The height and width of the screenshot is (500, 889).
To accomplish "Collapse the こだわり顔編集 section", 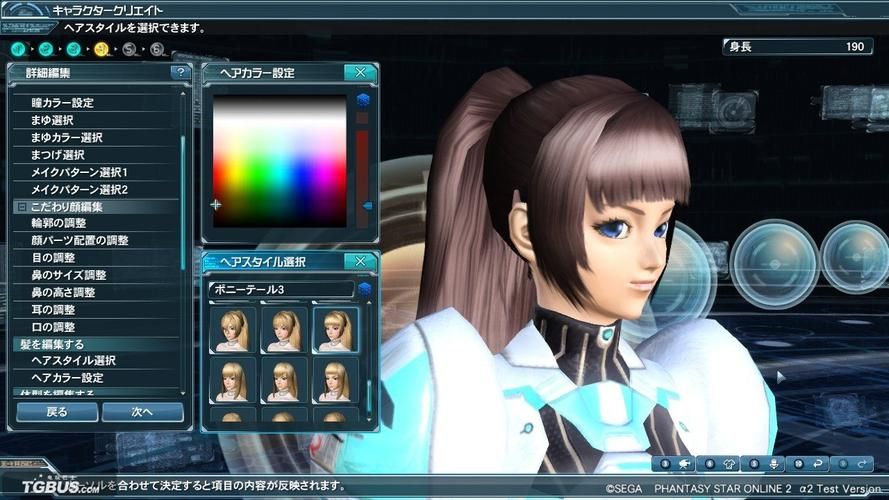I will tap(21, 207).
